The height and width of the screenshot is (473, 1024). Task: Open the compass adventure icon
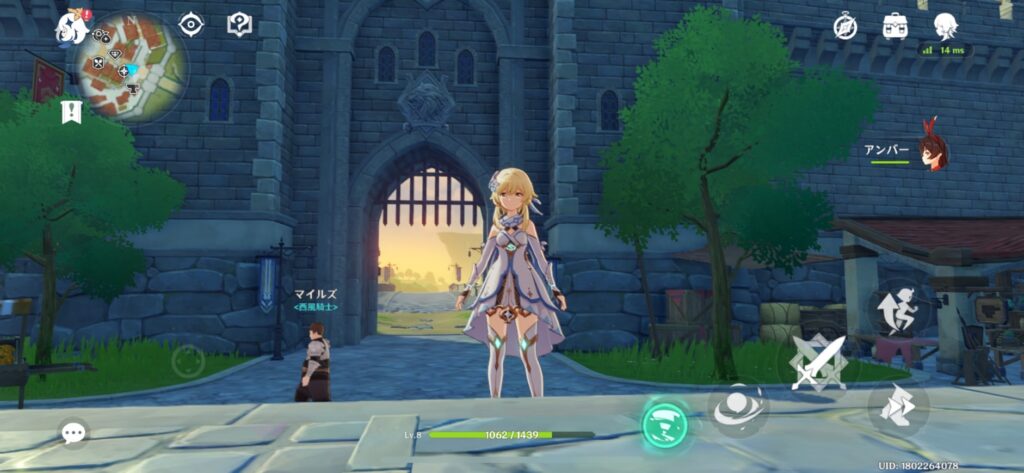pyautogui.click(x=846, y=27)
